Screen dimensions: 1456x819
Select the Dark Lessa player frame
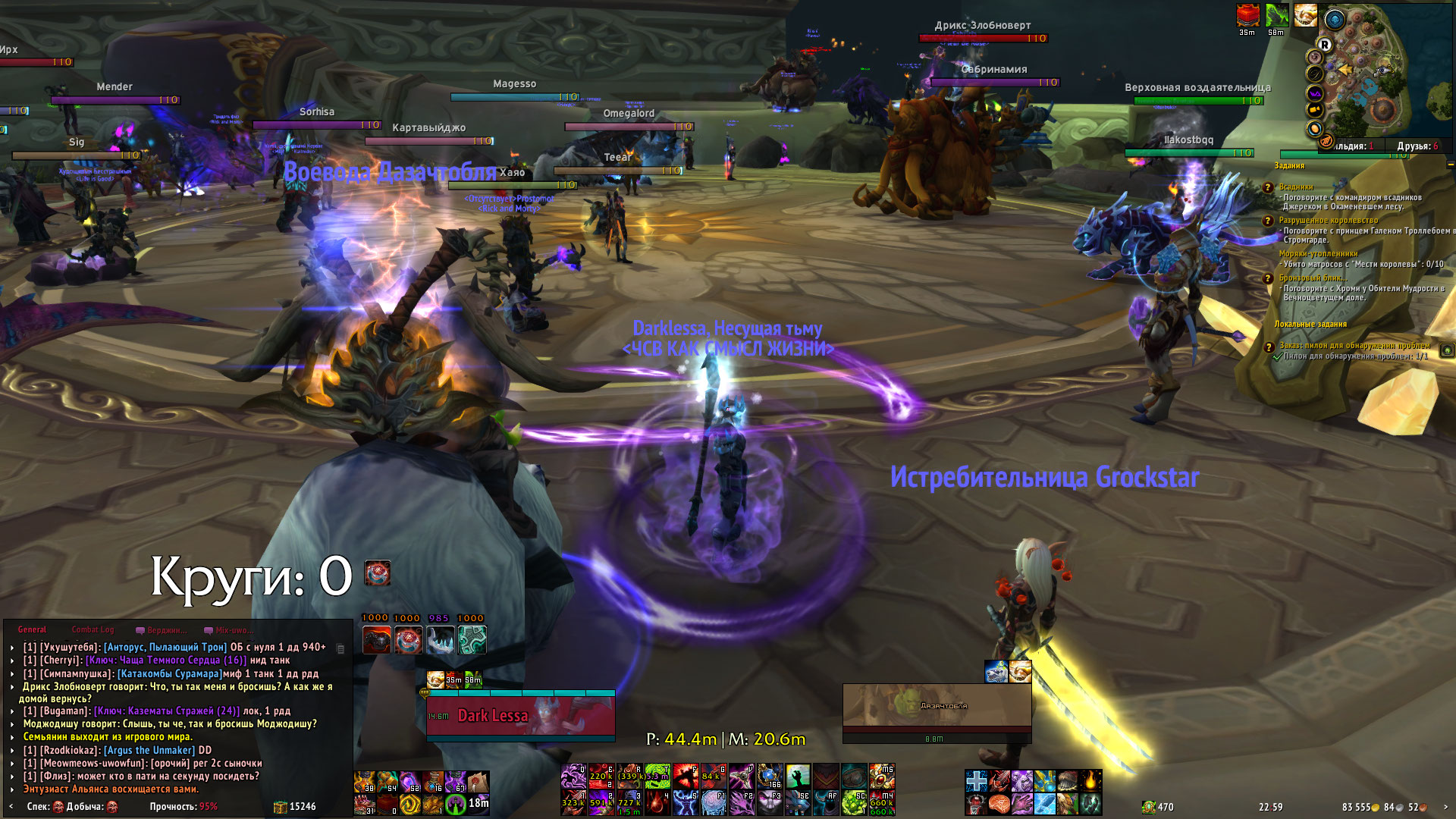tap(520, 715)
